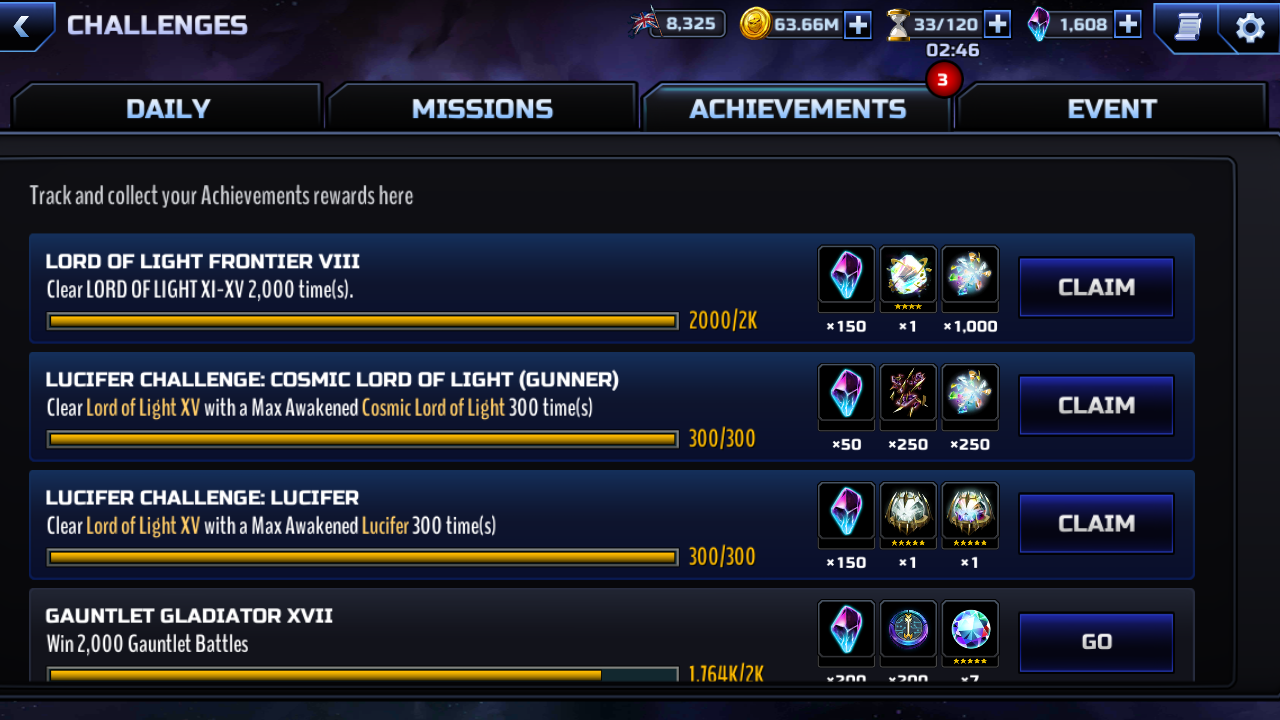Tap the Union Jack flag currency icon
This screenshot has width=1280, height=720.
coord(645,23)
